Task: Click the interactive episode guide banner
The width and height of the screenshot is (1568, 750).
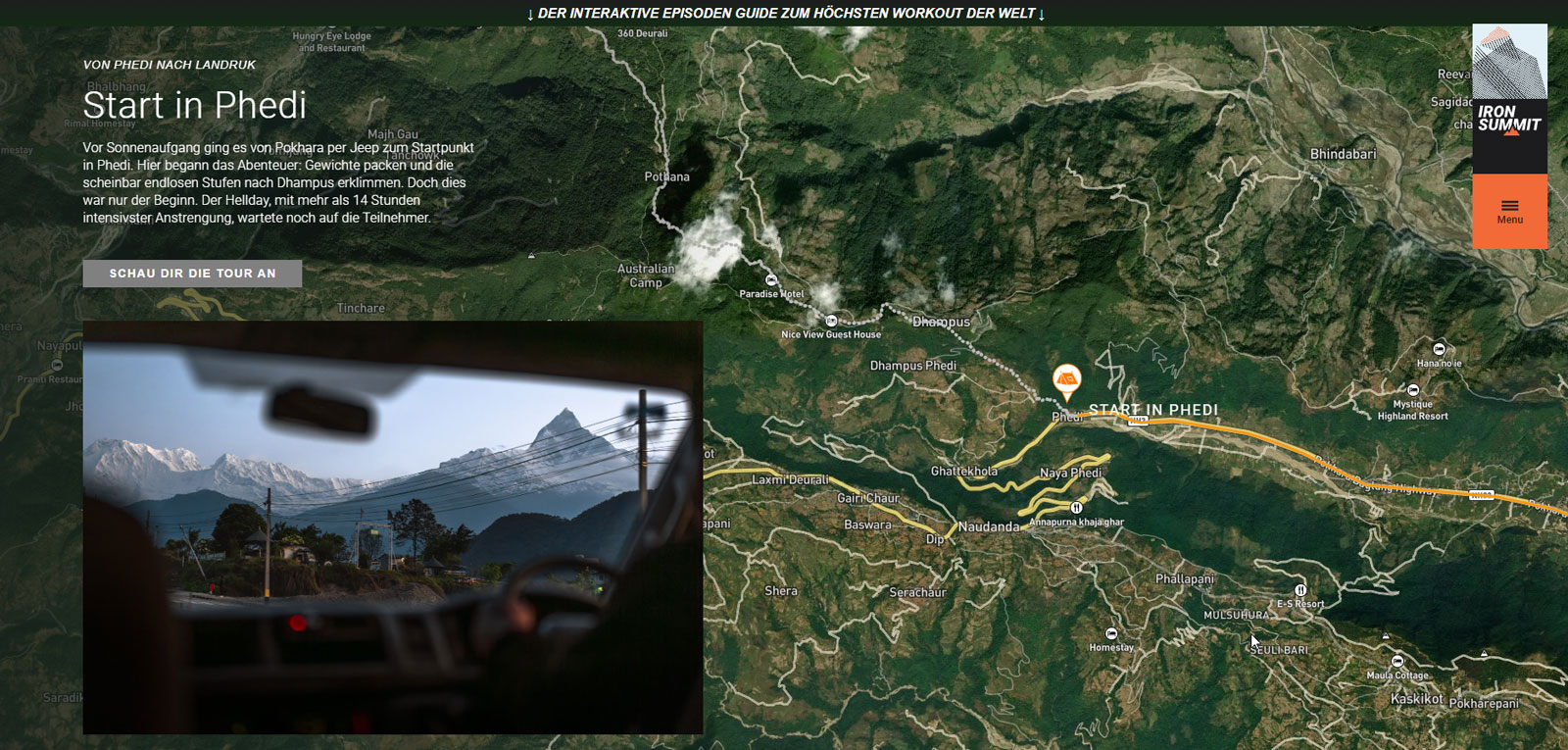Action: click(784, 14)
